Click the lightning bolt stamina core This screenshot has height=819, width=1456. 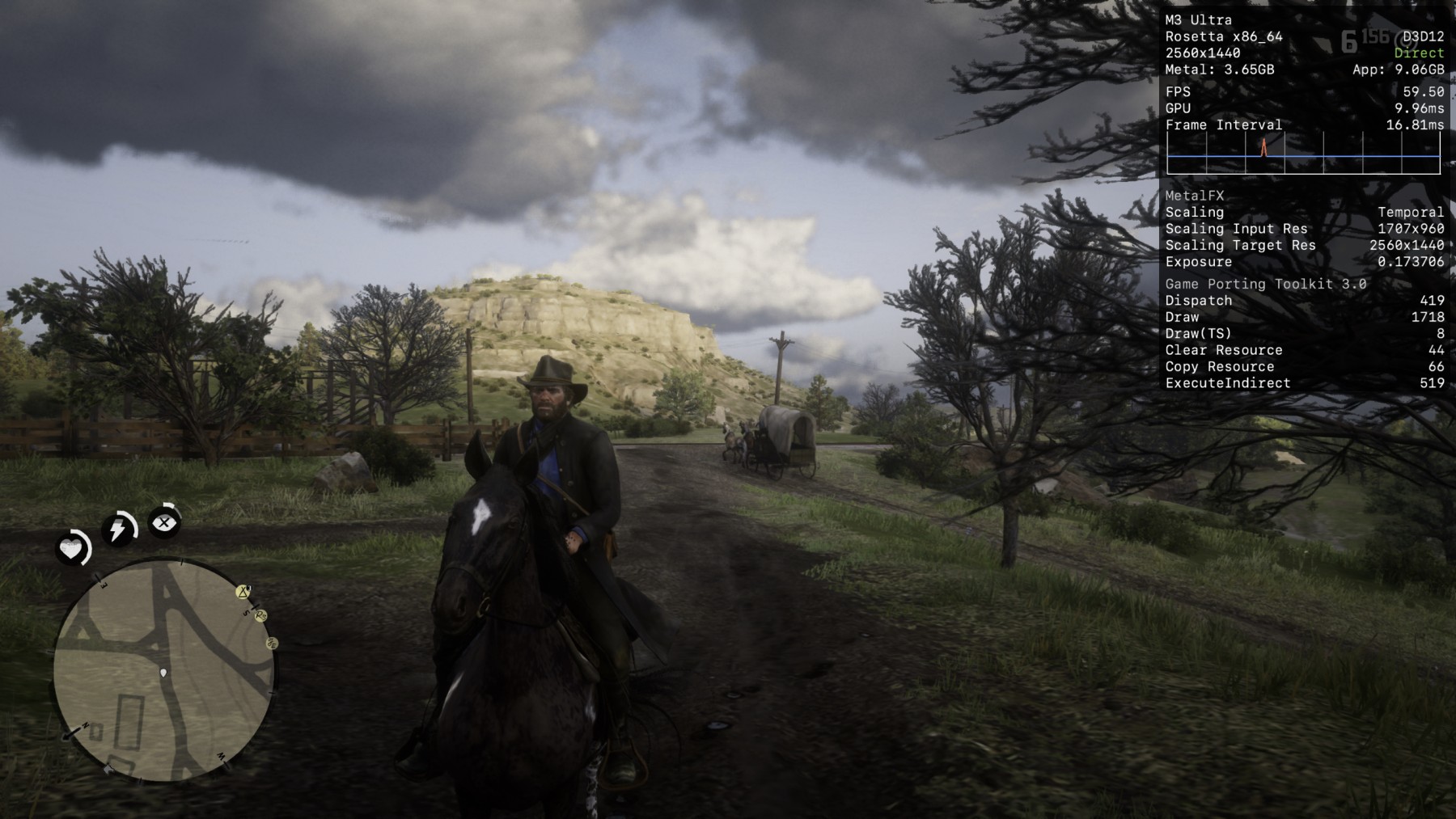118,530
